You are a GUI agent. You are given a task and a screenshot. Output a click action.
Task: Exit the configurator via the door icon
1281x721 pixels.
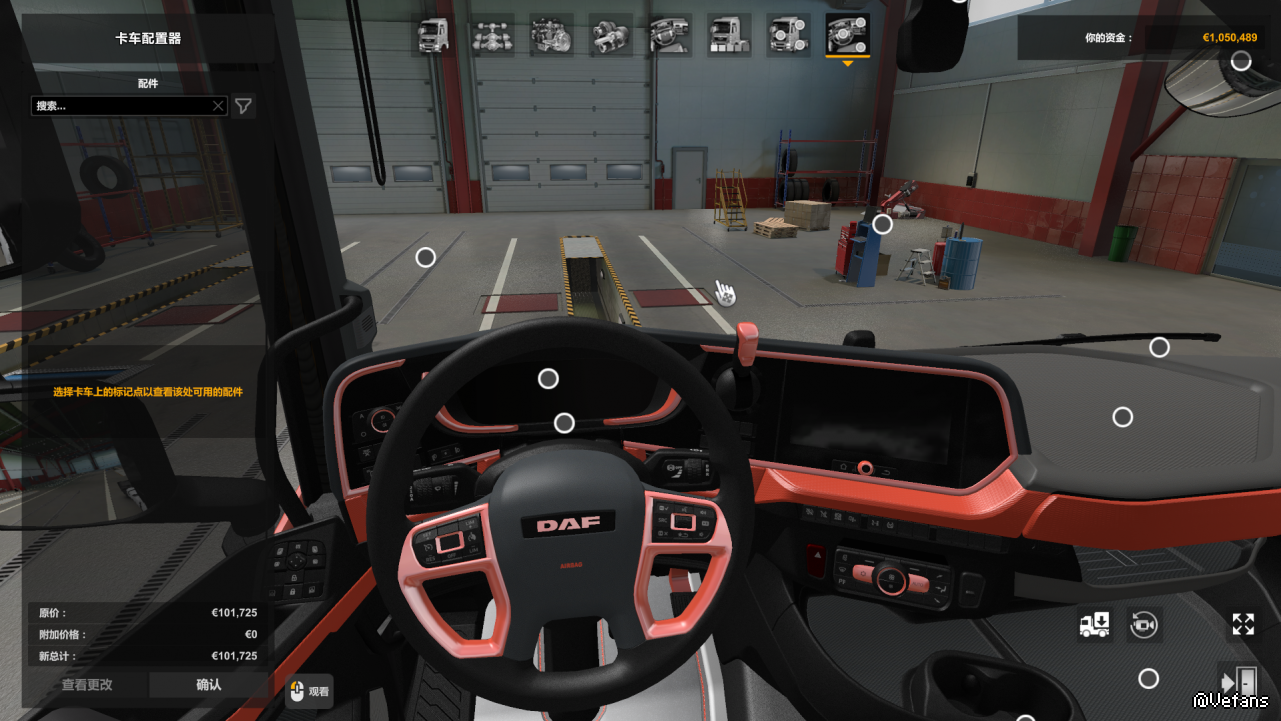coord(1236,681)
